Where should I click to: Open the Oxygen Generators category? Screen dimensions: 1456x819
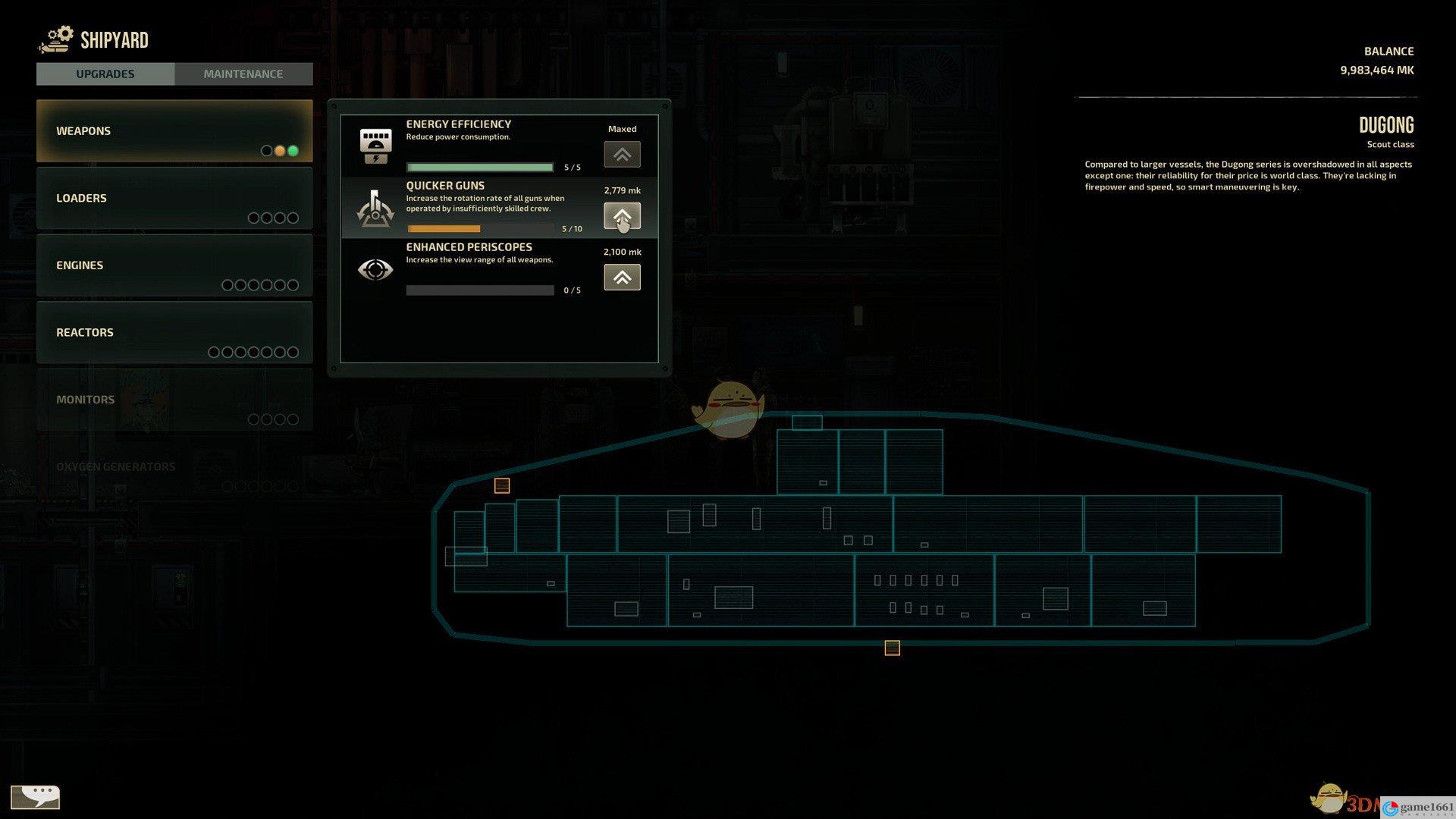tap(174, 467)
